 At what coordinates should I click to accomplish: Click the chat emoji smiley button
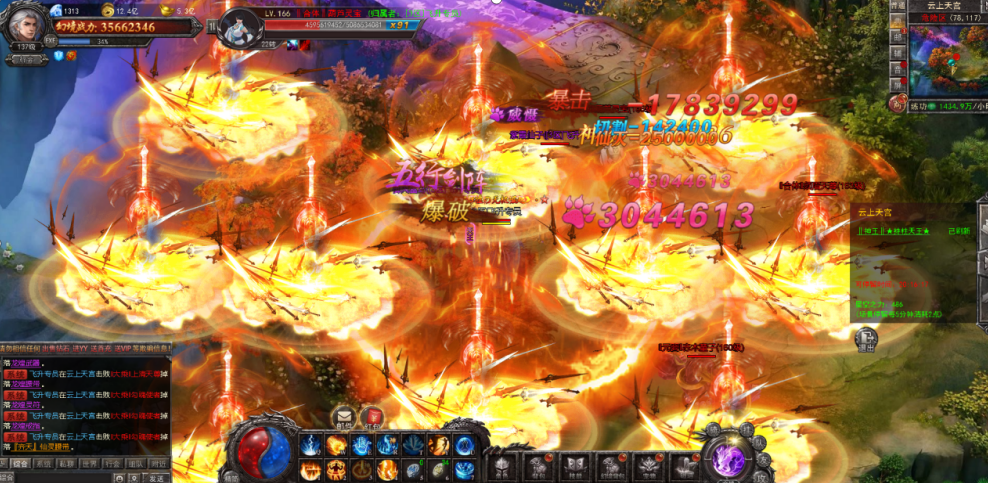pyautogui.click(x=120, y=478)
